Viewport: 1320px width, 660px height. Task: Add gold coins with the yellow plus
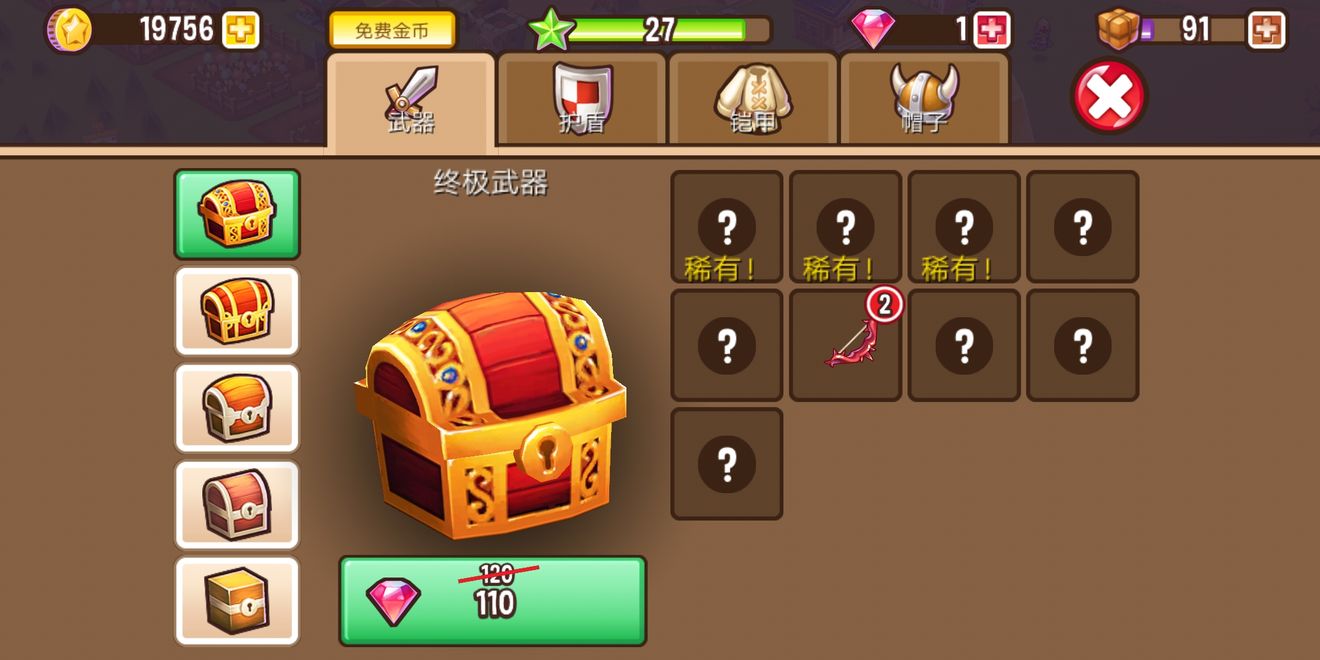[x=240, y=30]
